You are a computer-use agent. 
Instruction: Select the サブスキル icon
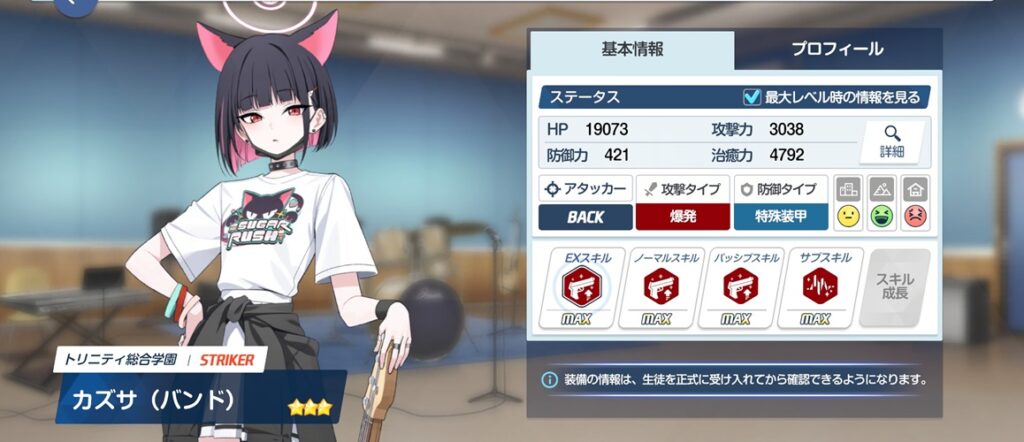826,289
